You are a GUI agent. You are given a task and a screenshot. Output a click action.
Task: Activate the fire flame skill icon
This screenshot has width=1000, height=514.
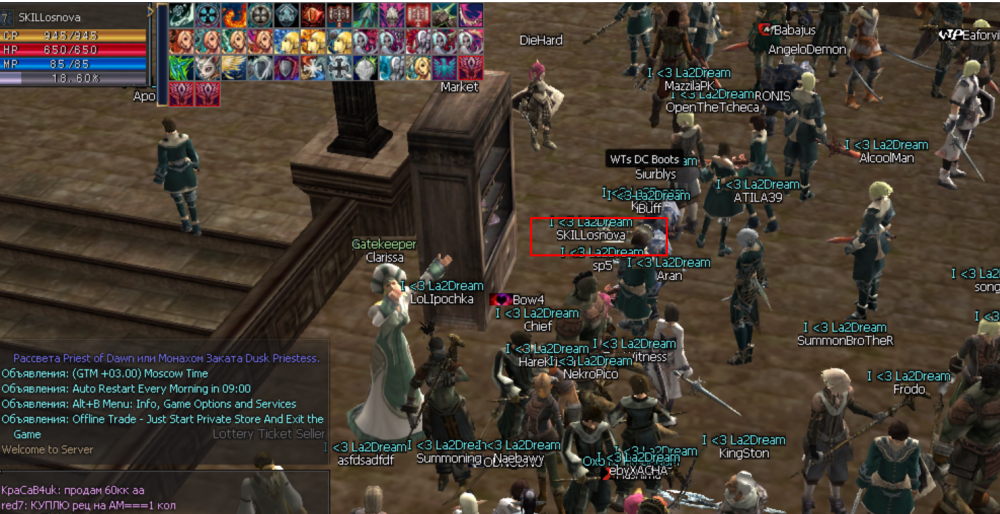(x=233, y=15)
